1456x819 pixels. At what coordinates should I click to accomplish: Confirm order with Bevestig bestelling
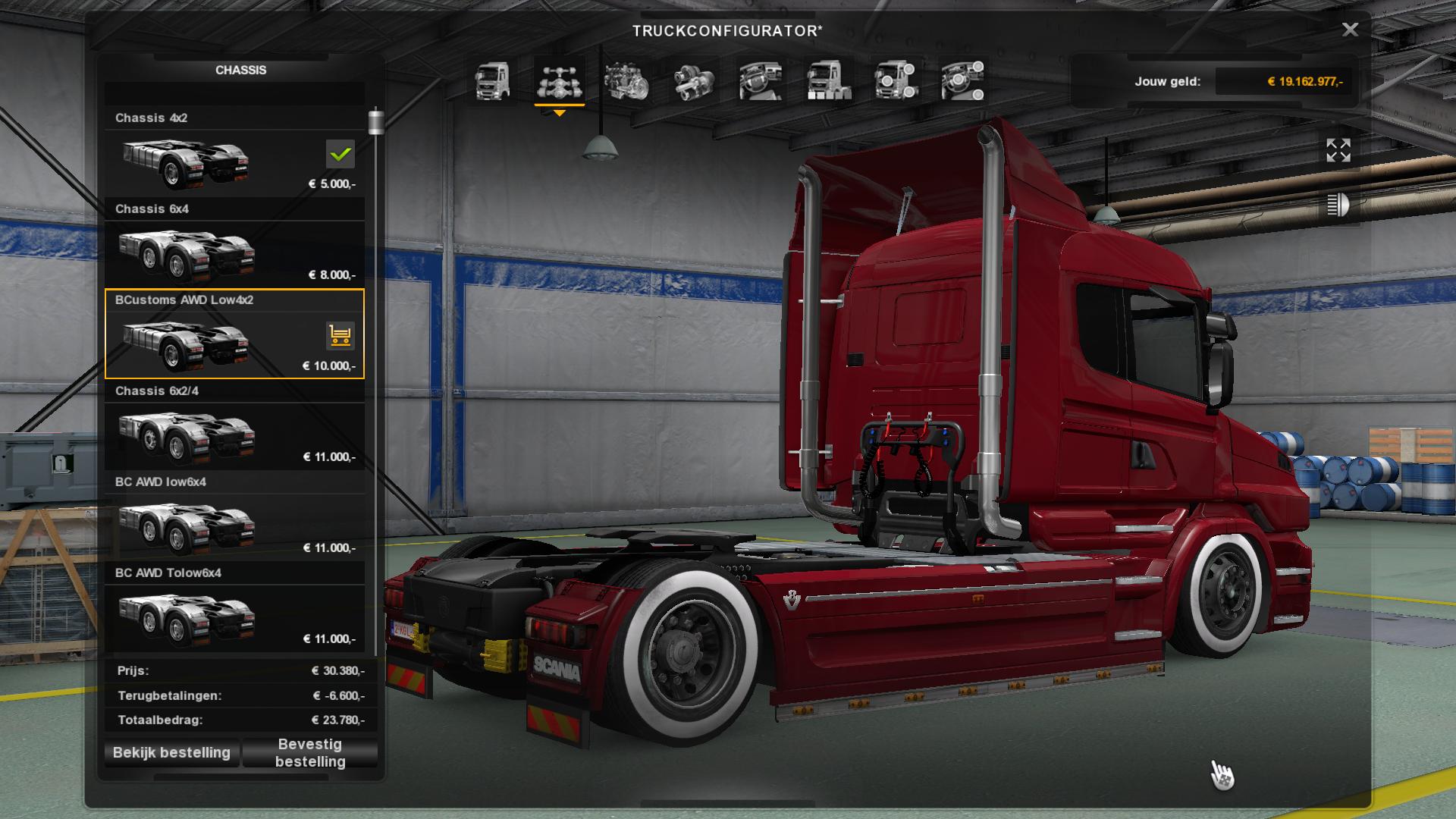(x=310, y=753)
